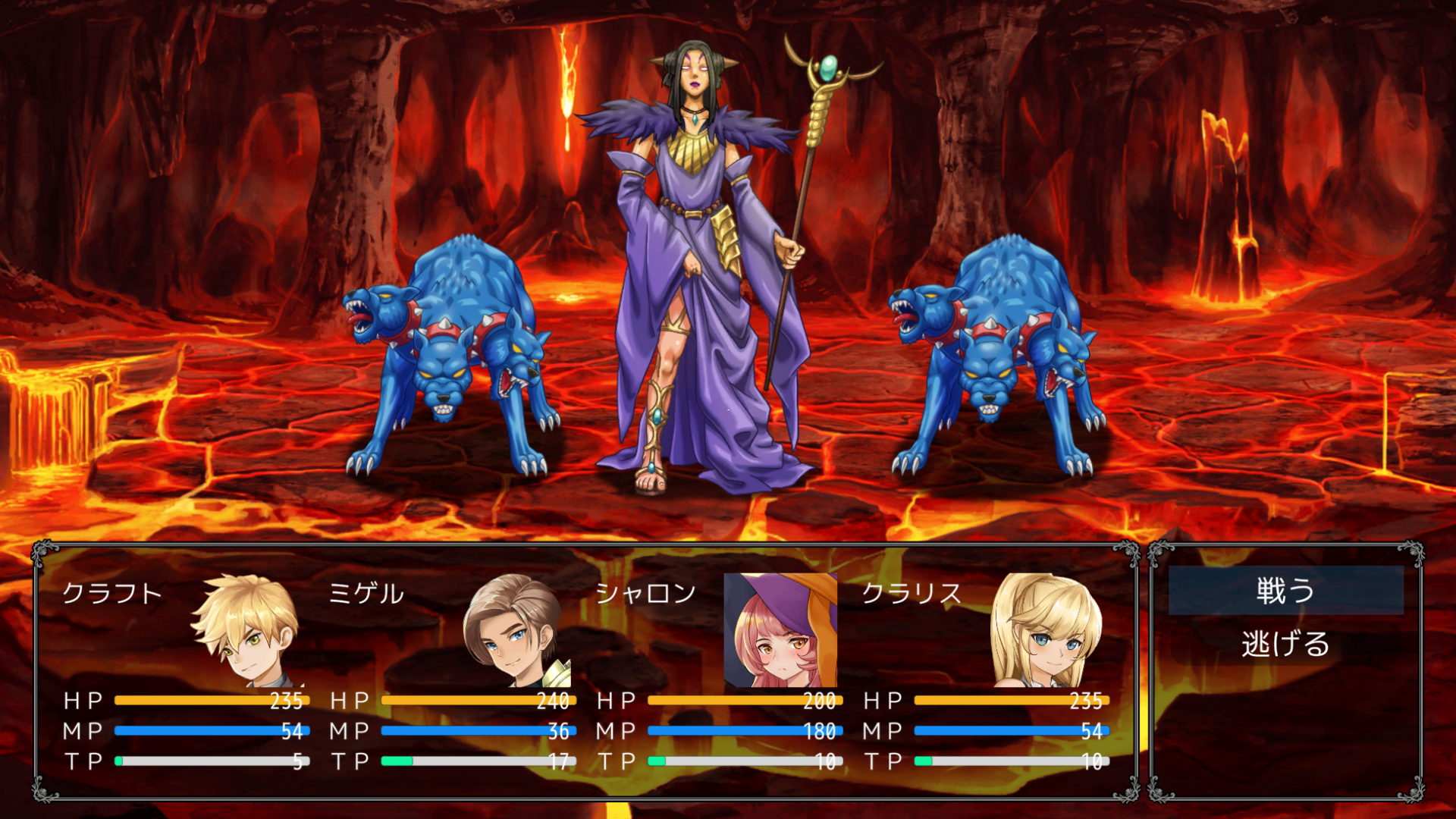Pick ミゲル's portrait in party status
Viewport: 1456px width, 819px height.
coord(514,630)
